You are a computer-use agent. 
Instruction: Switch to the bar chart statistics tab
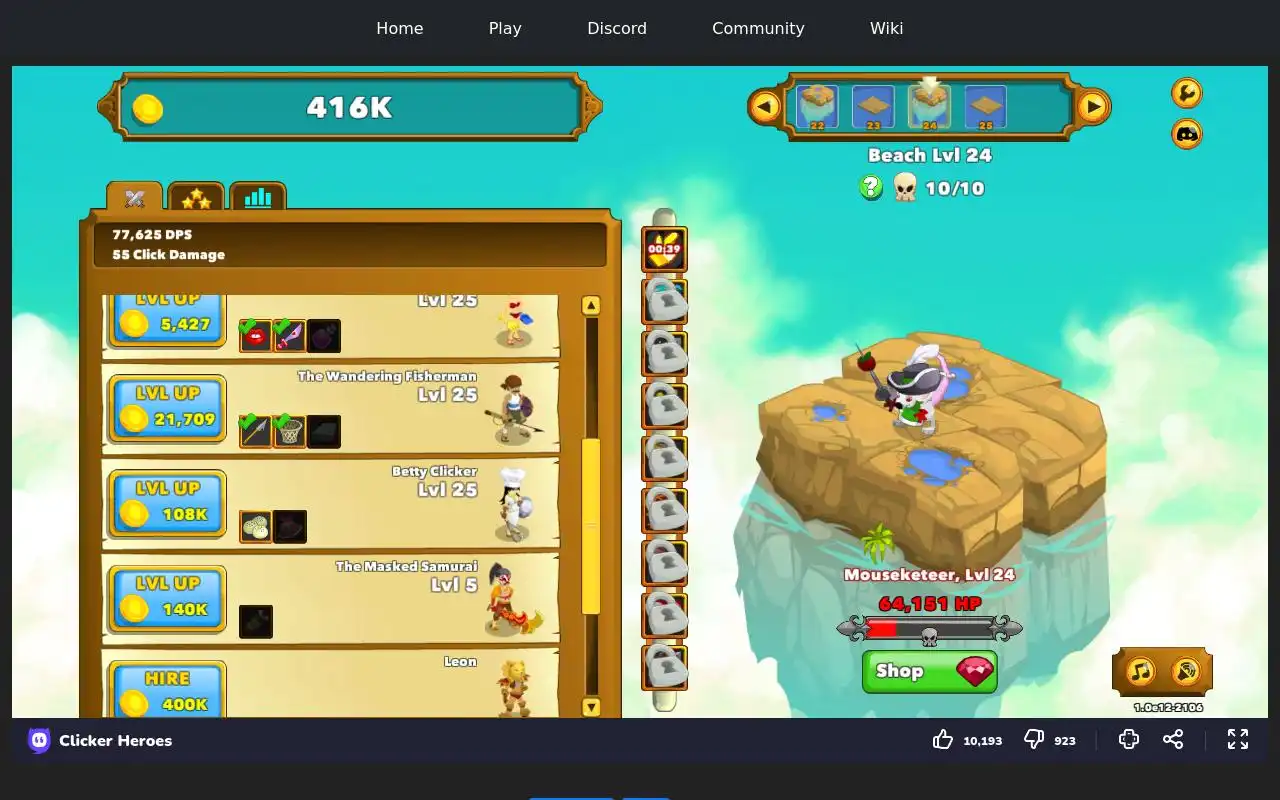pos(257,197)
